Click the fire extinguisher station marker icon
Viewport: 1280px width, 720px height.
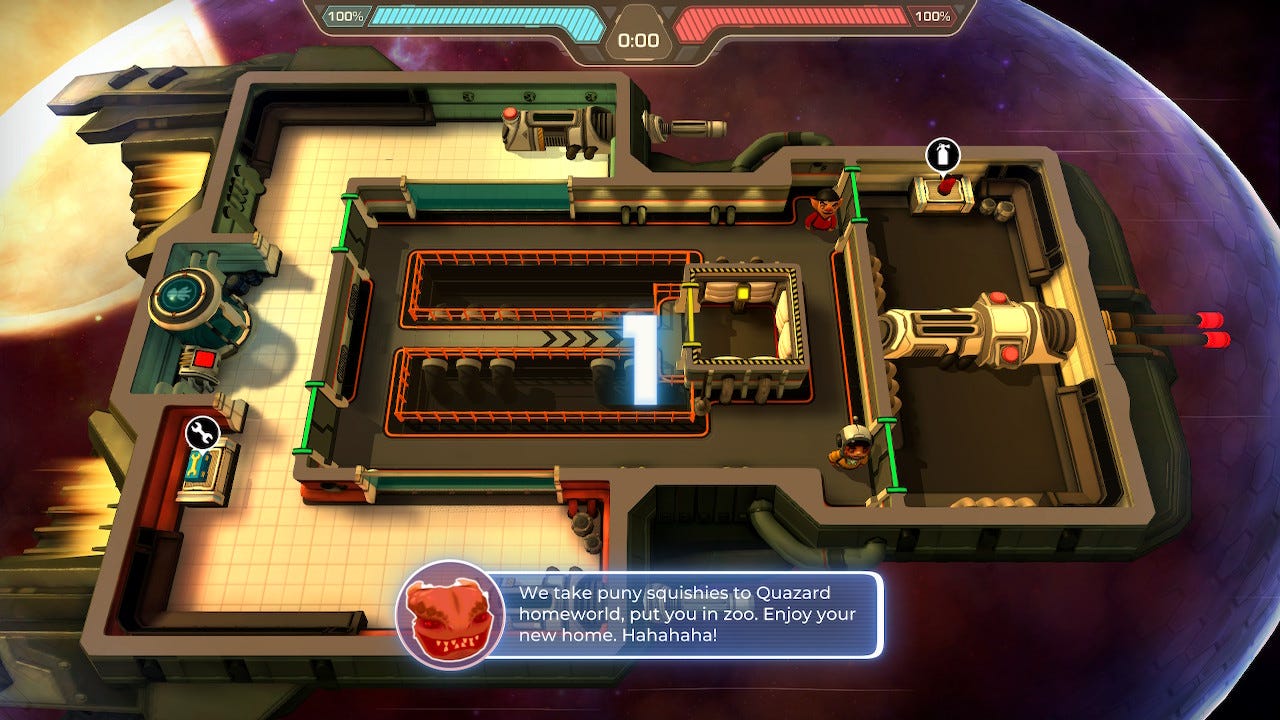(x=942, y=156)
